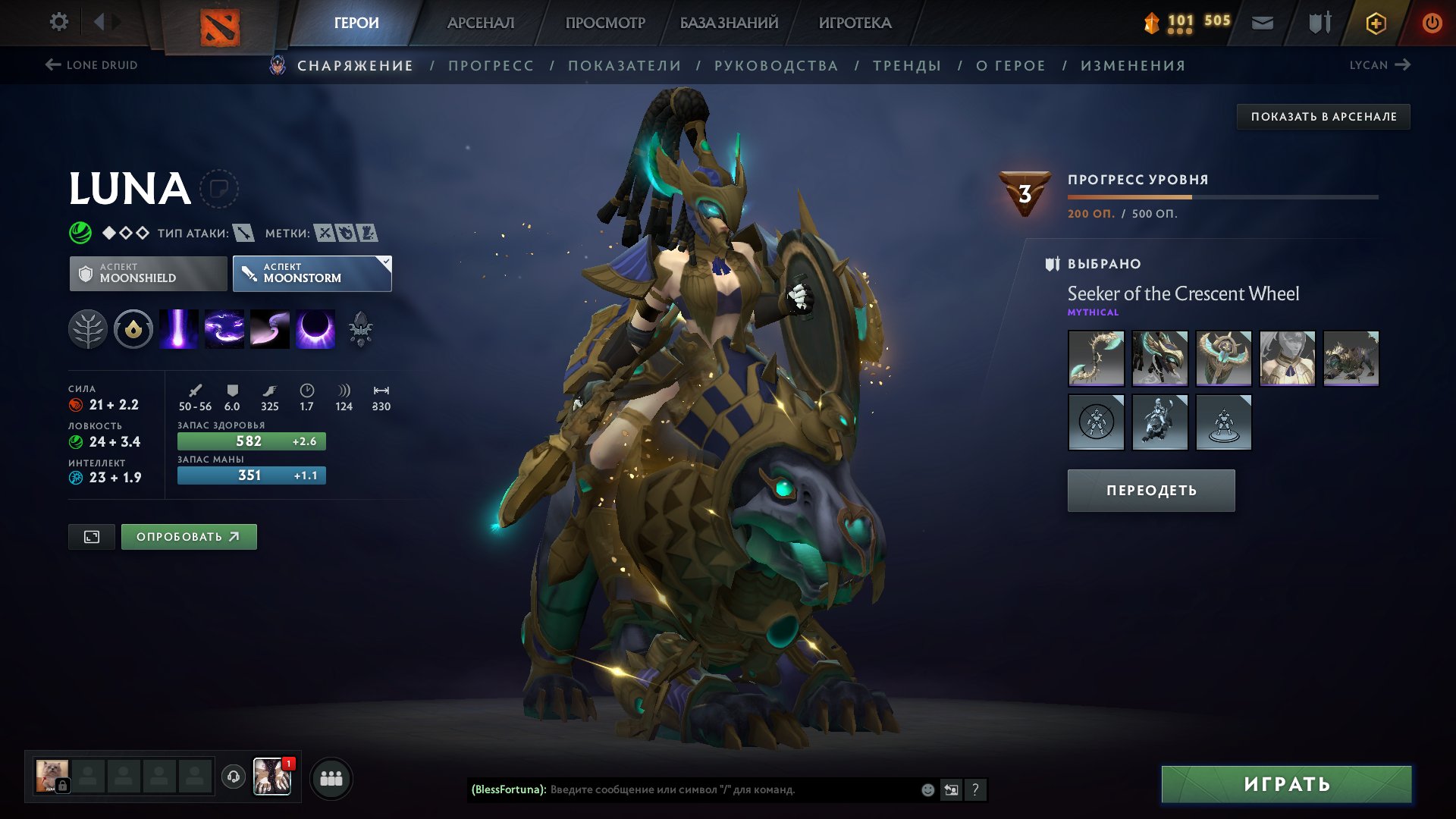Click the Опробовать demo button

[189, 537]
